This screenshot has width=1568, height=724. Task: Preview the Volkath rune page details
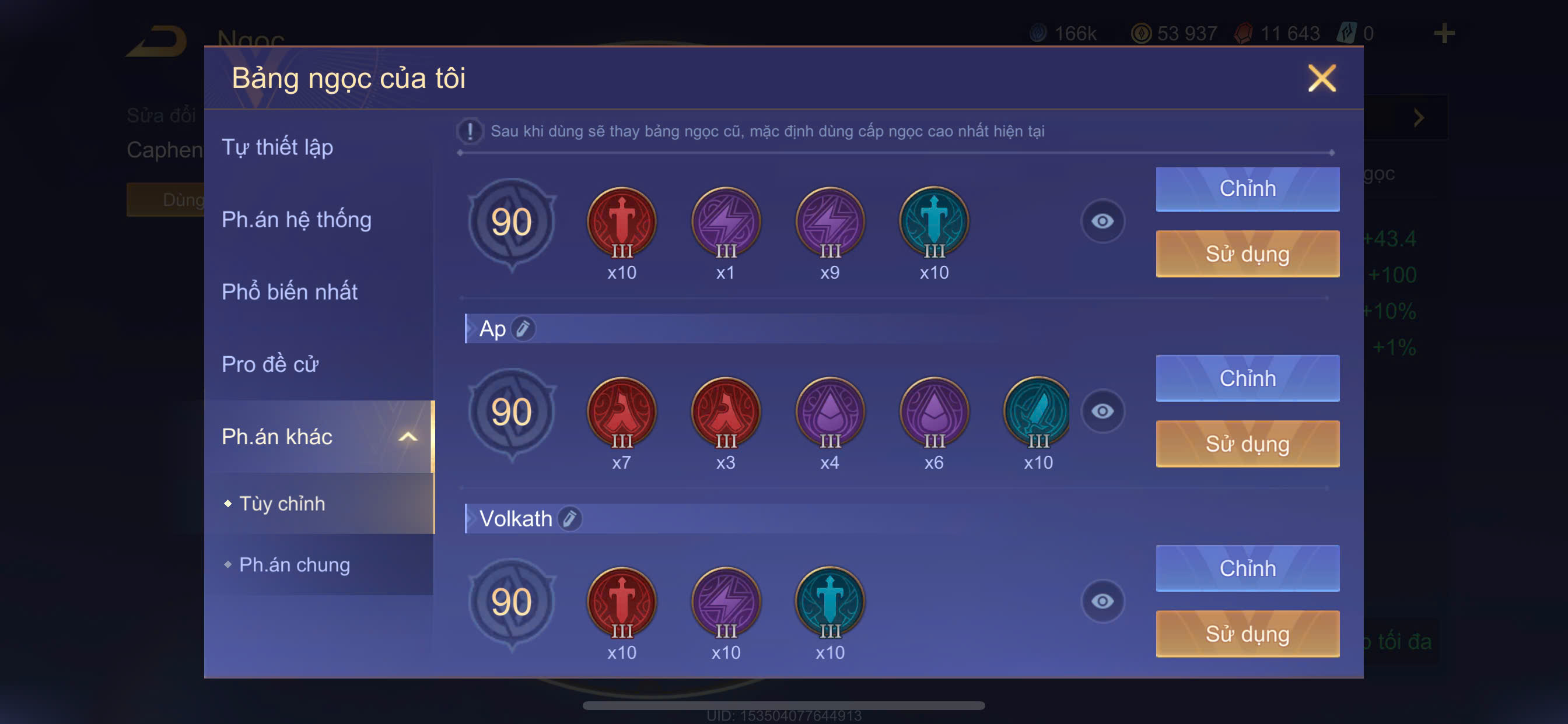pos(1102,601)
